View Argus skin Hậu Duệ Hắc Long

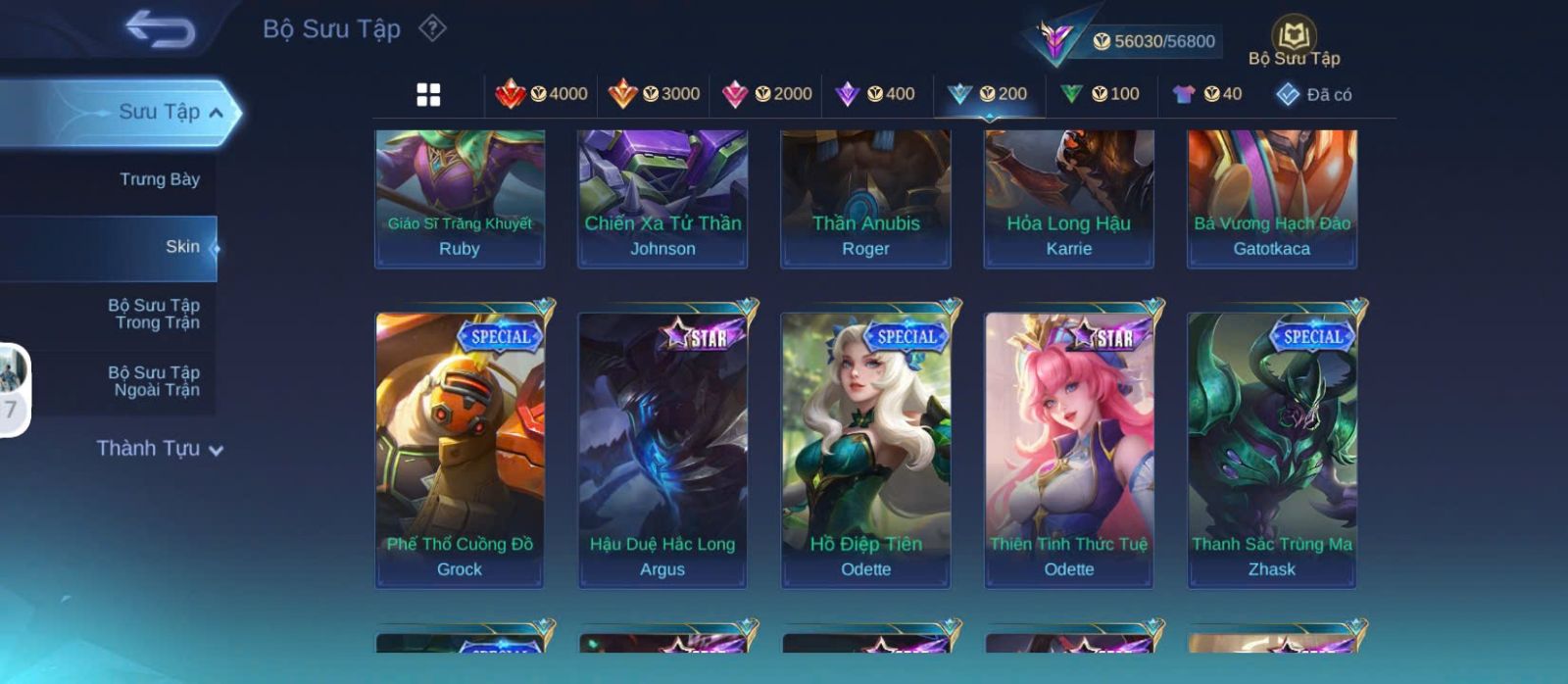click(x=662, y=451)
